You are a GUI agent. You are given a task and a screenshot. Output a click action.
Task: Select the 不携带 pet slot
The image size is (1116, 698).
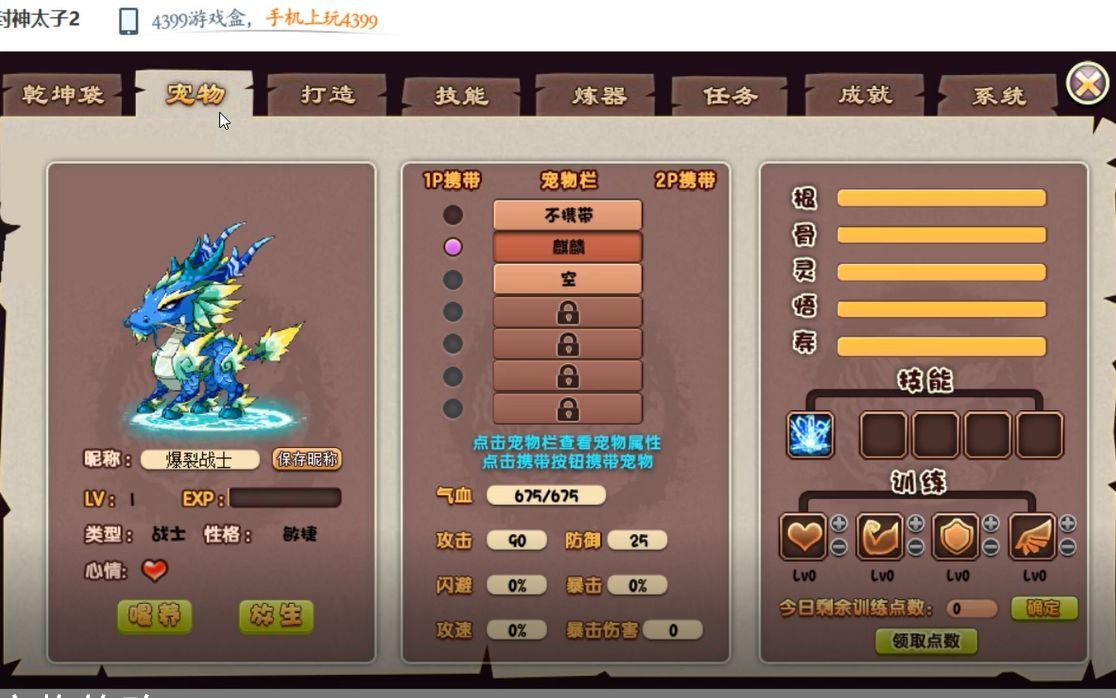(567, 215)
